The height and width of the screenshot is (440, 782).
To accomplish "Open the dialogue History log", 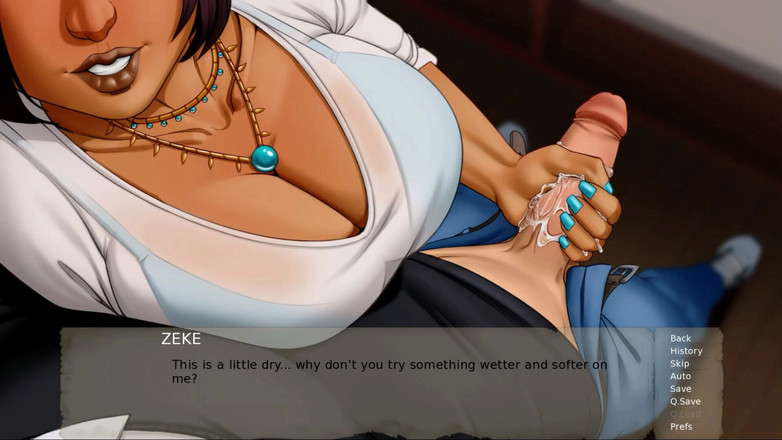I will point(686,351).
